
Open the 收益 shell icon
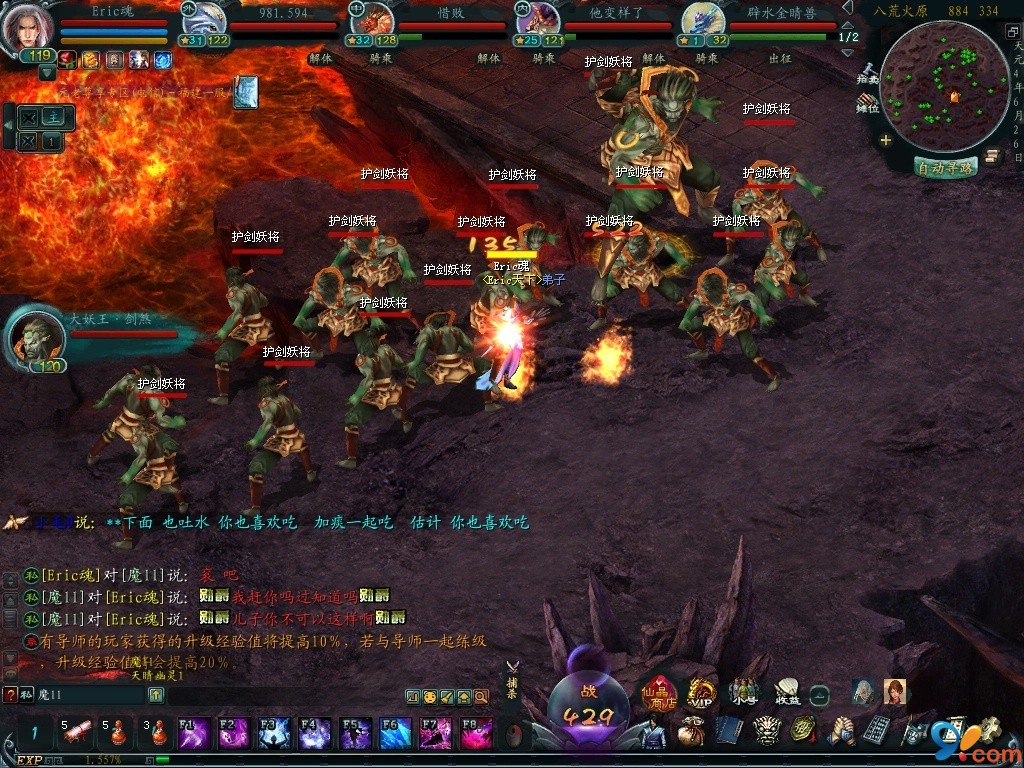coord(788,692)
